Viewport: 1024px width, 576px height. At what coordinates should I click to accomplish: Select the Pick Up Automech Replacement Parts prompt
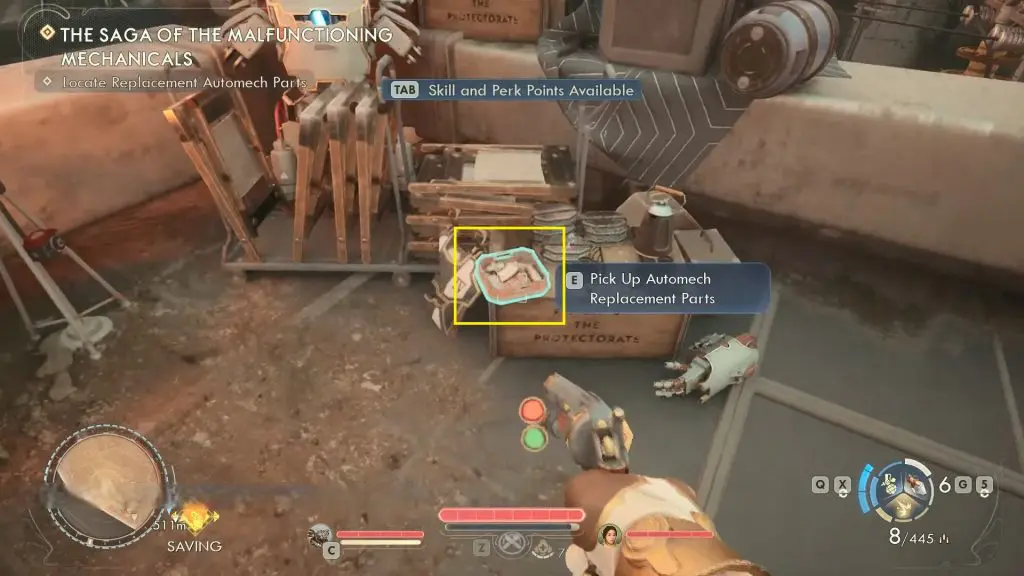(x=652, y=289)
